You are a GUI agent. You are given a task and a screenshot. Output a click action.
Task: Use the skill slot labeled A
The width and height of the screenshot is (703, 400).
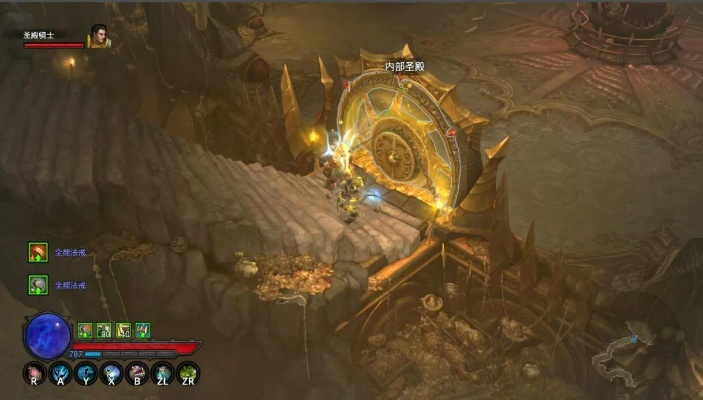click(x=59, y=374)
